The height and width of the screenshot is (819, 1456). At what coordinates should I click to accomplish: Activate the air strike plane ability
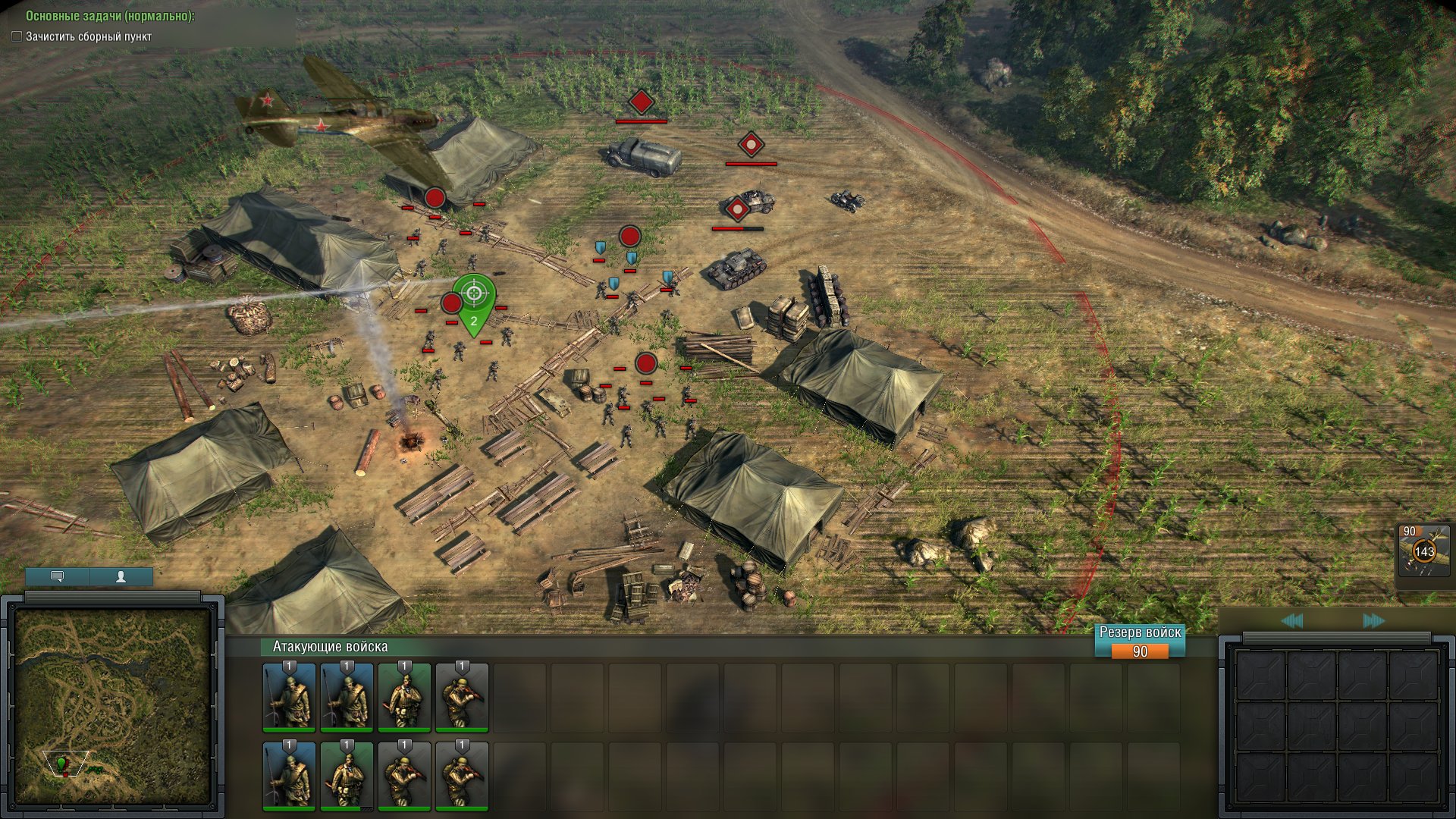[1423, 552]
